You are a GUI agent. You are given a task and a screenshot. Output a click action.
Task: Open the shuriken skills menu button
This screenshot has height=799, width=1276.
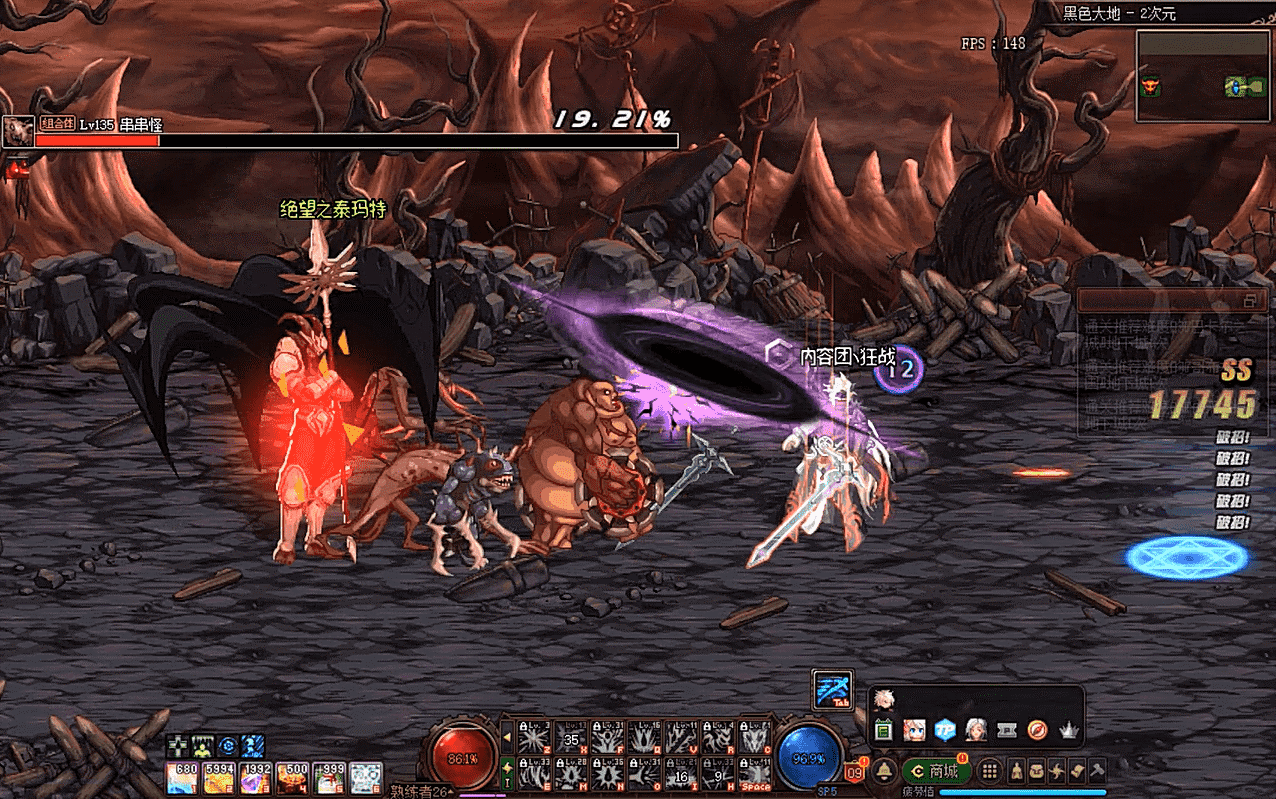pyautogui.click(x=1057, y=771)
